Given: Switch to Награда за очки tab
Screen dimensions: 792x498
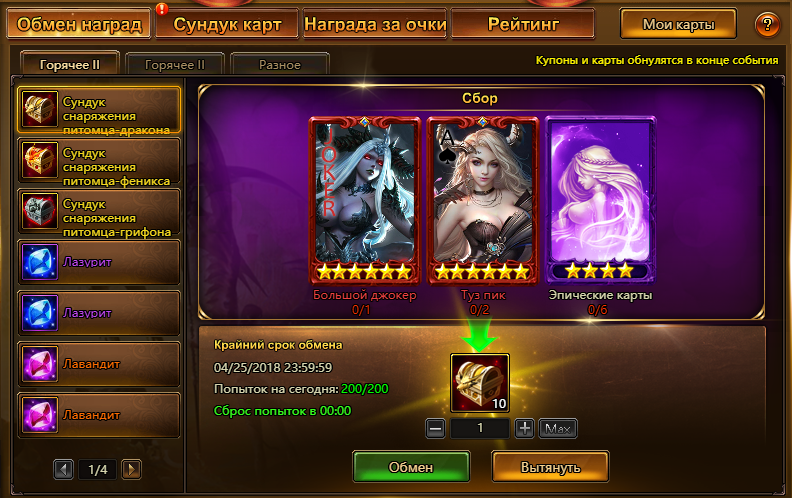Looking at the screenshot, I should click(374, 23).
